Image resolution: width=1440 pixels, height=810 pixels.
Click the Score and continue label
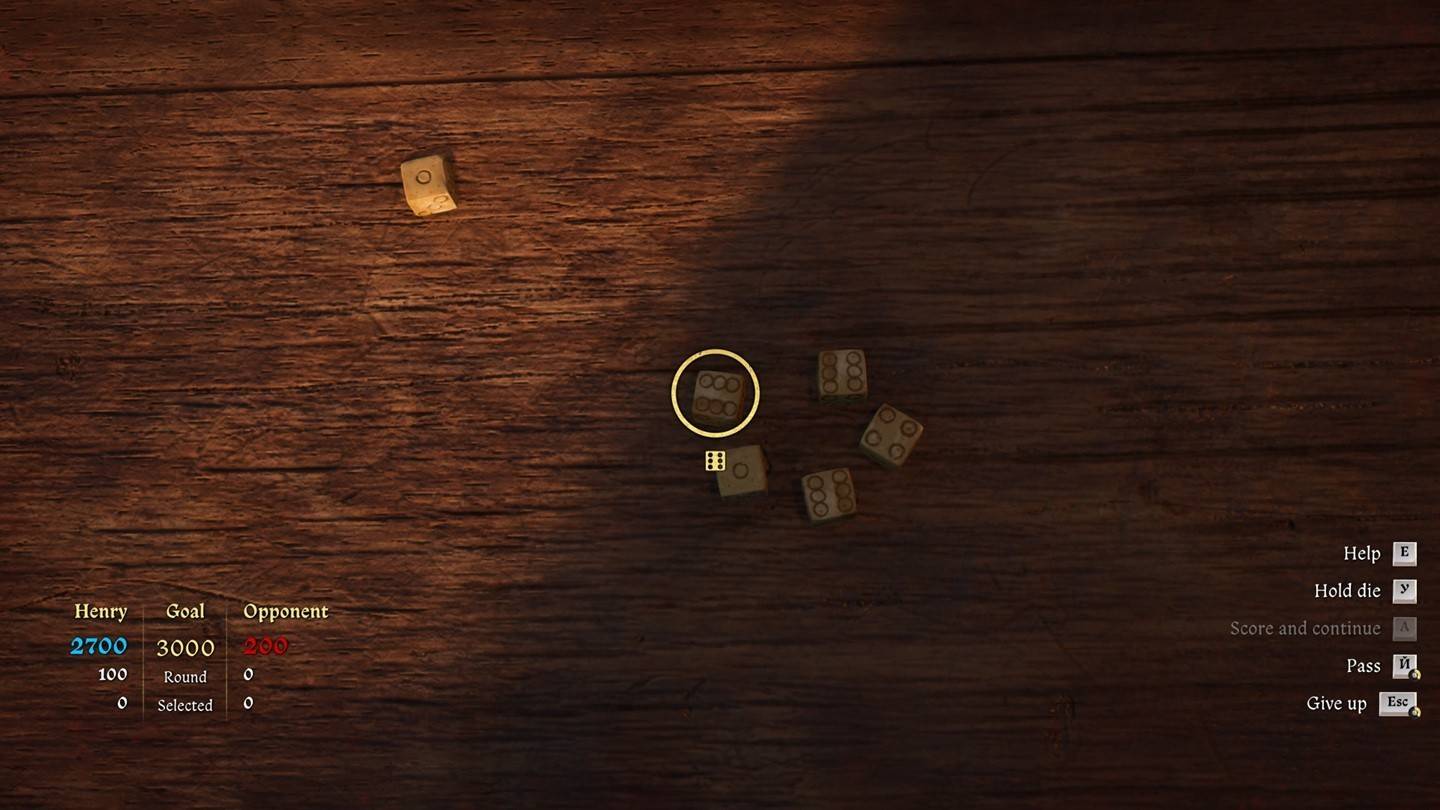click(x=1307, y=628)
